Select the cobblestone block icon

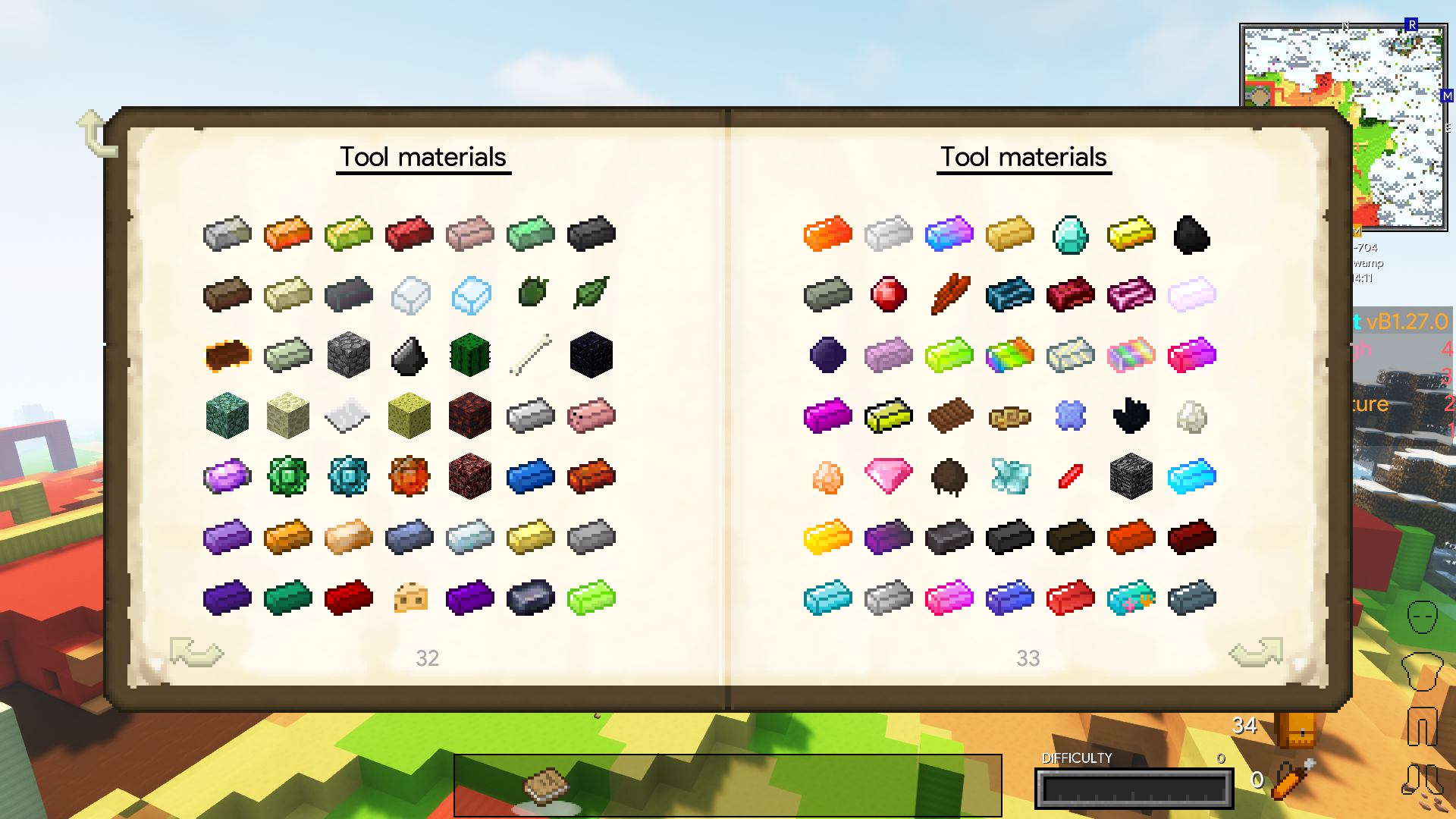tap(347, 355)
